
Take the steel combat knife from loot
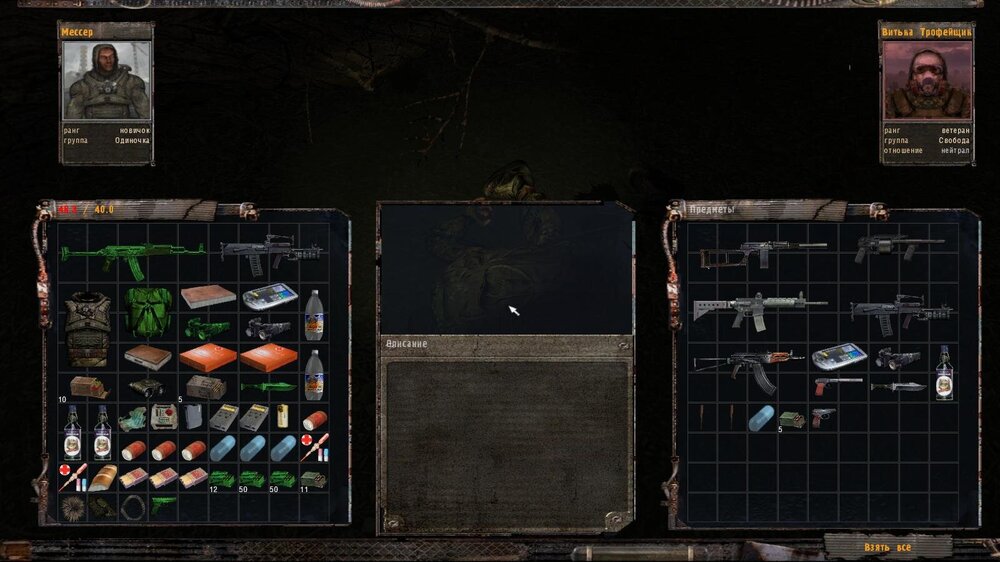point(897,386)
